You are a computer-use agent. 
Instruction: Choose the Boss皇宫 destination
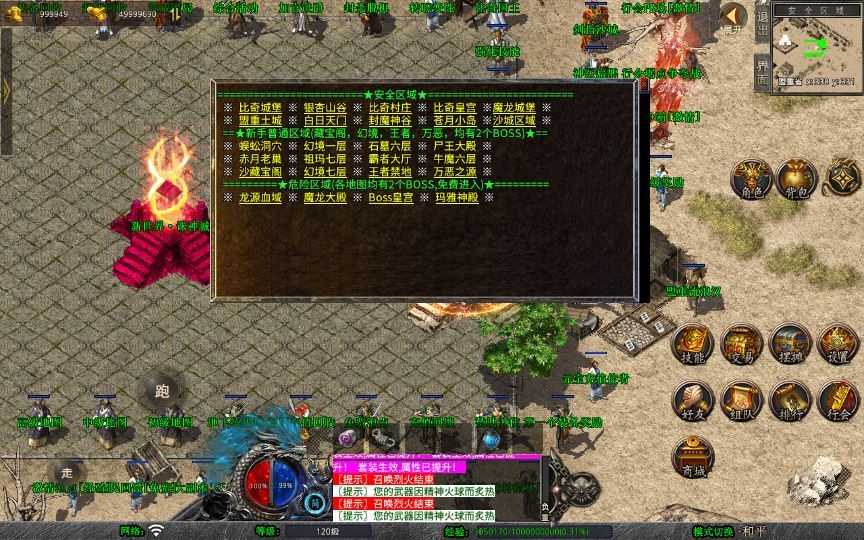point(390,198)
